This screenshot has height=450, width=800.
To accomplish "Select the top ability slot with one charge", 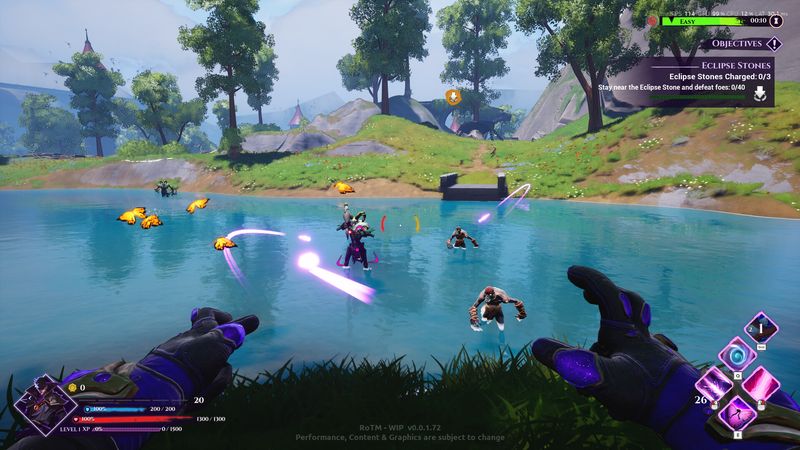I will (x=762, y=328).
